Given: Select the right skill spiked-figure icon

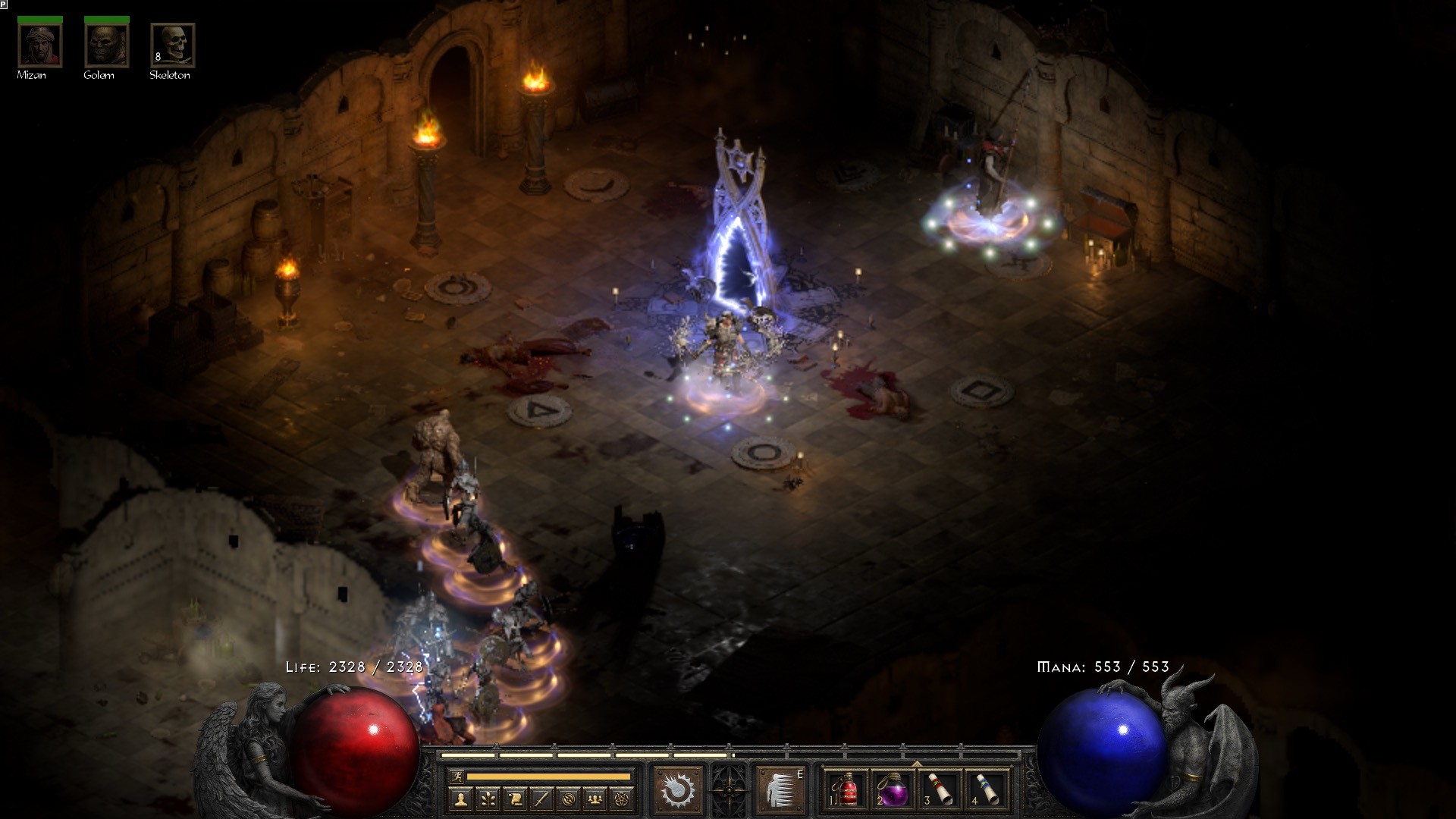Looking at the screenshot, I should point(780,790).
